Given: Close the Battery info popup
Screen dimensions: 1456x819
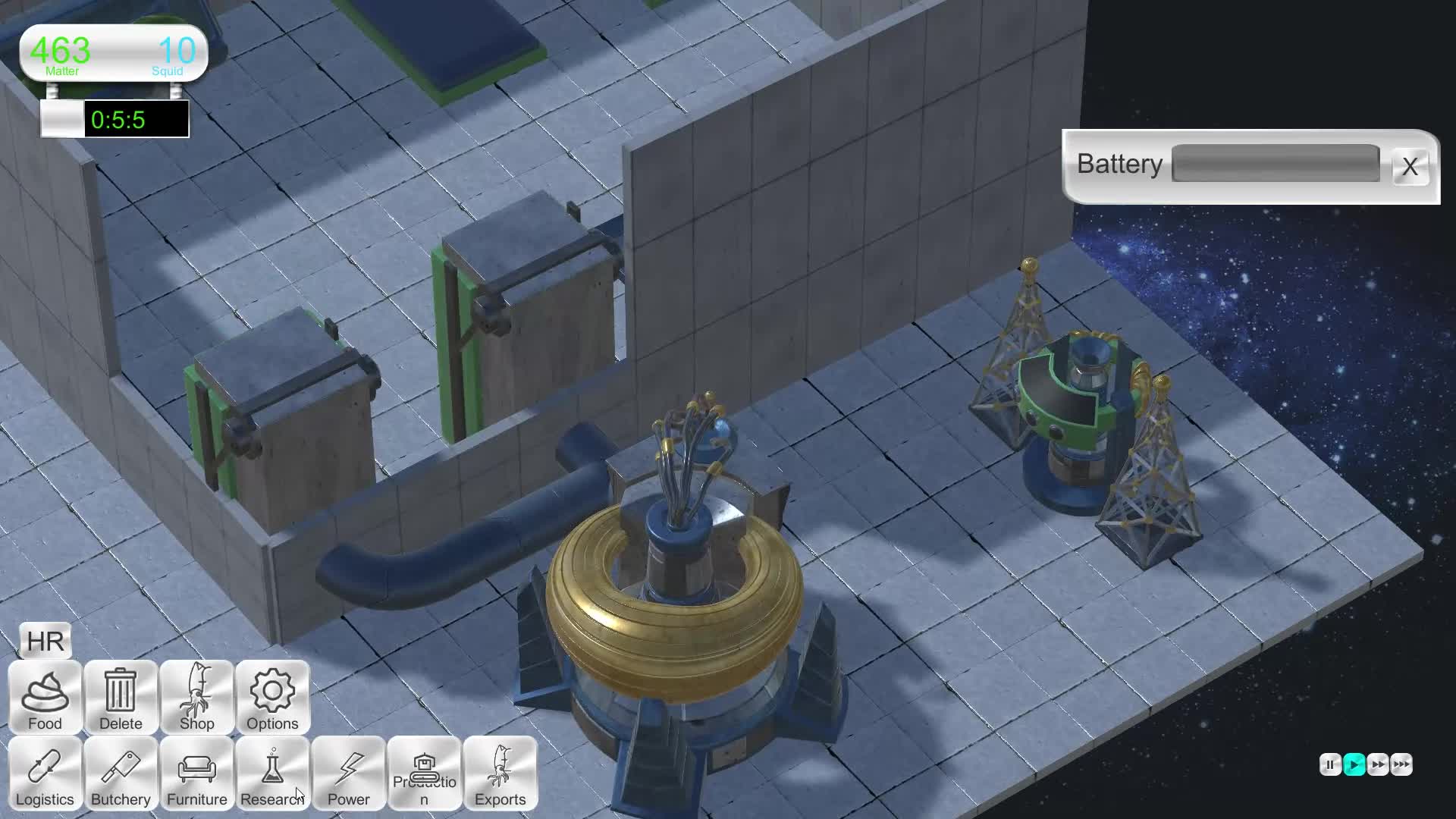Looking at the screenshot, I should pos(1410,167).
